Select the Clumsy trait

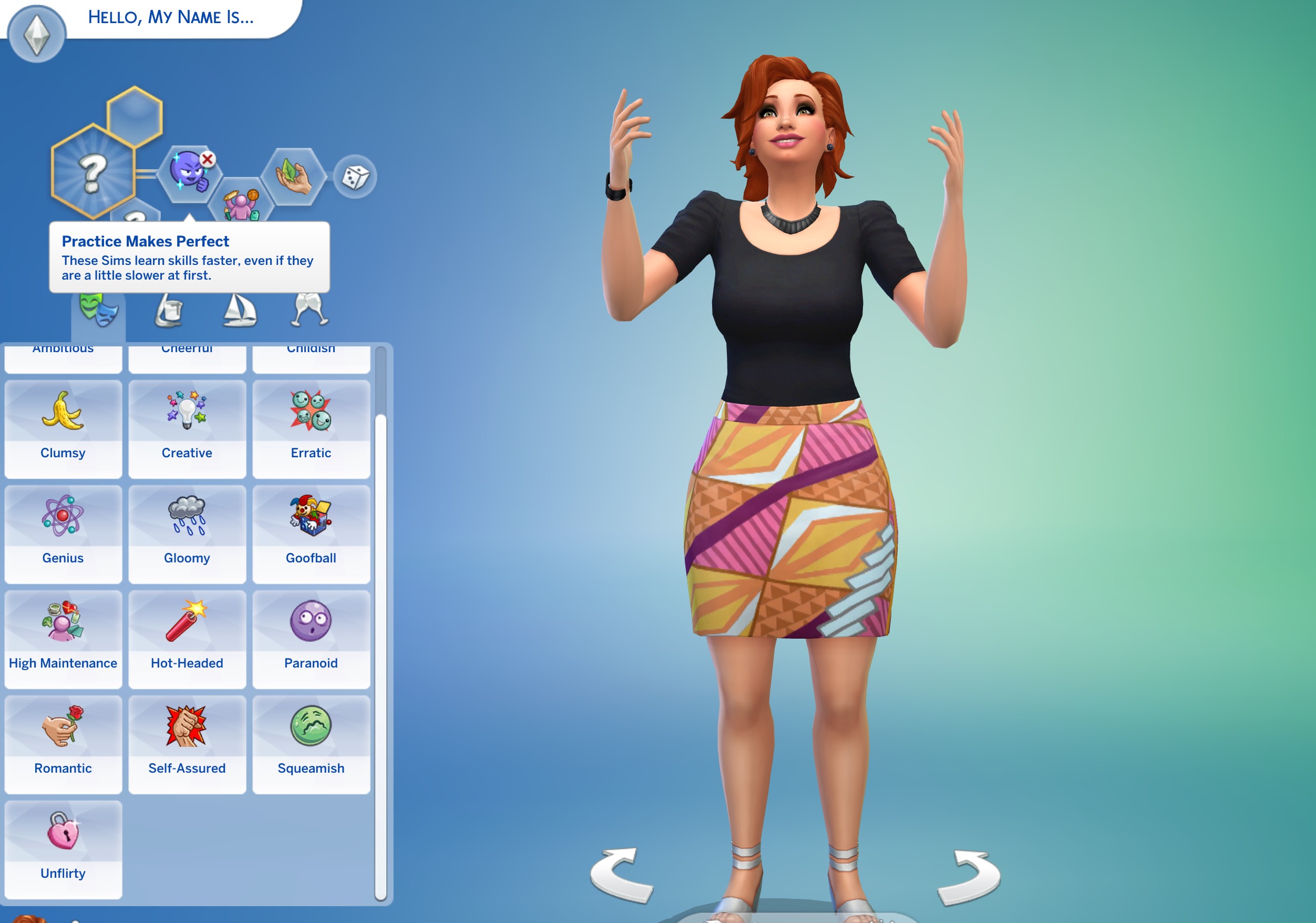(63, 428)
